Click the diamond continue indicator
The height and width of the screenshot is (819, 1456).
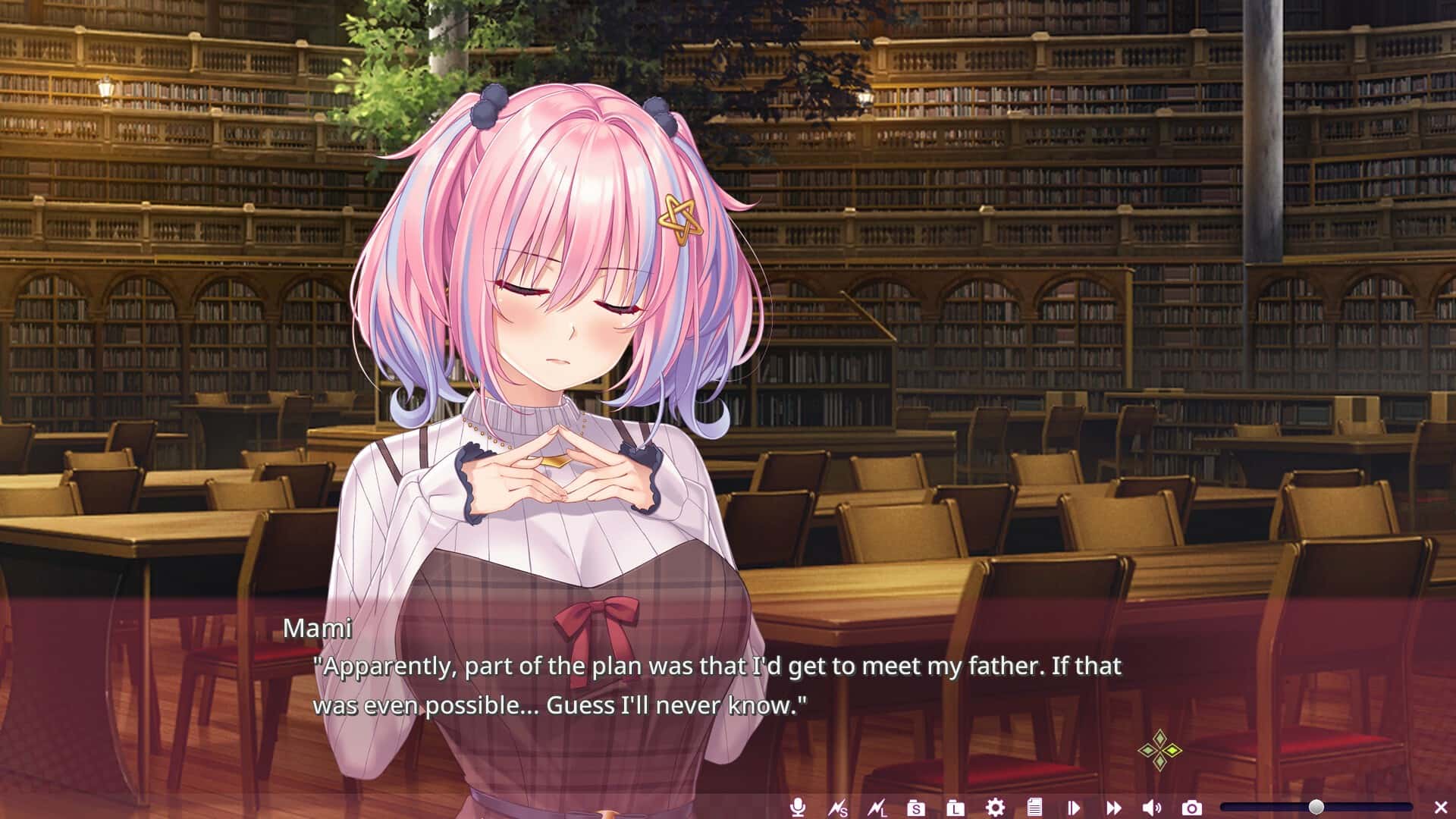[1160, 751]
